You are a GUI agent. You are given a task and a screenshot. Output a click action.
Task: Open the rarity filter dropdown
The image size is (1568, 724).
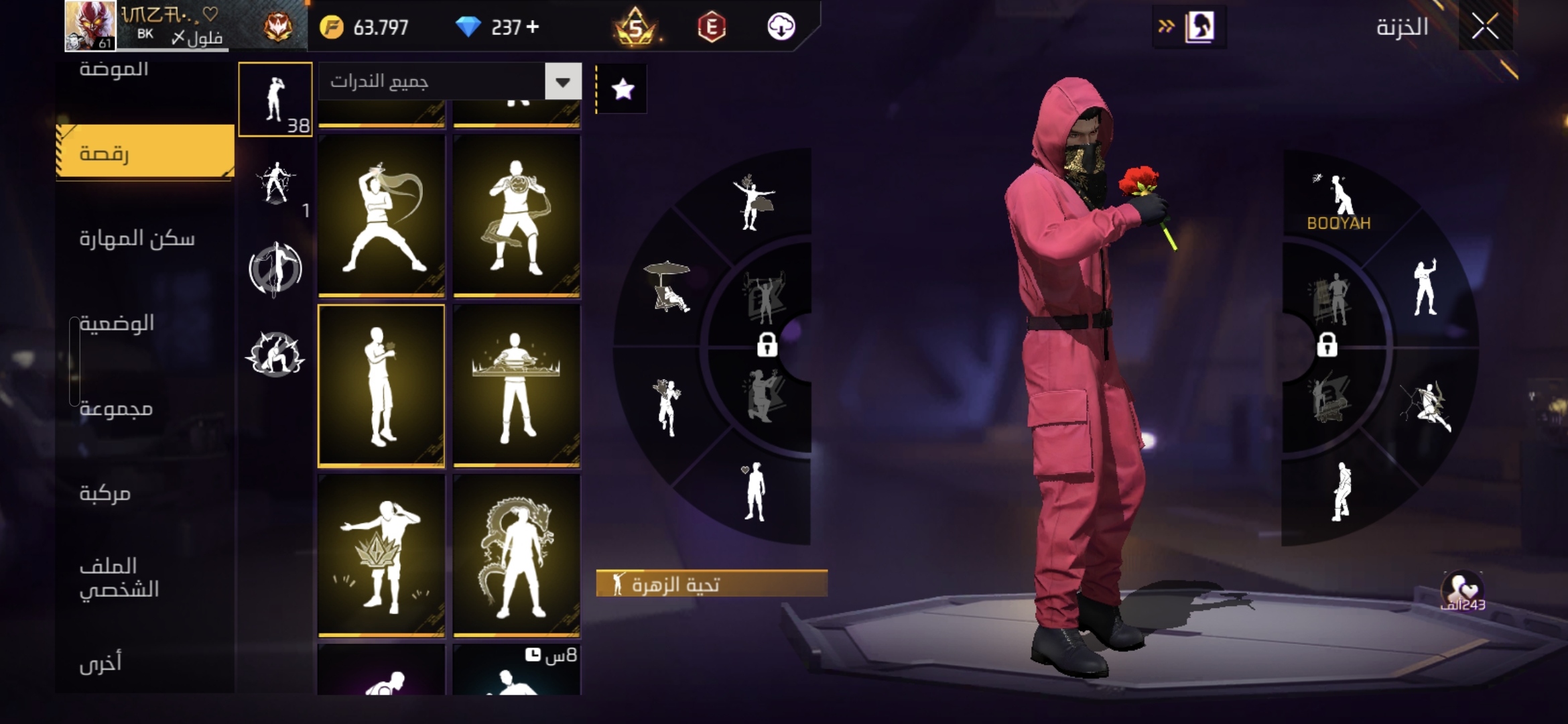[563, 82]
